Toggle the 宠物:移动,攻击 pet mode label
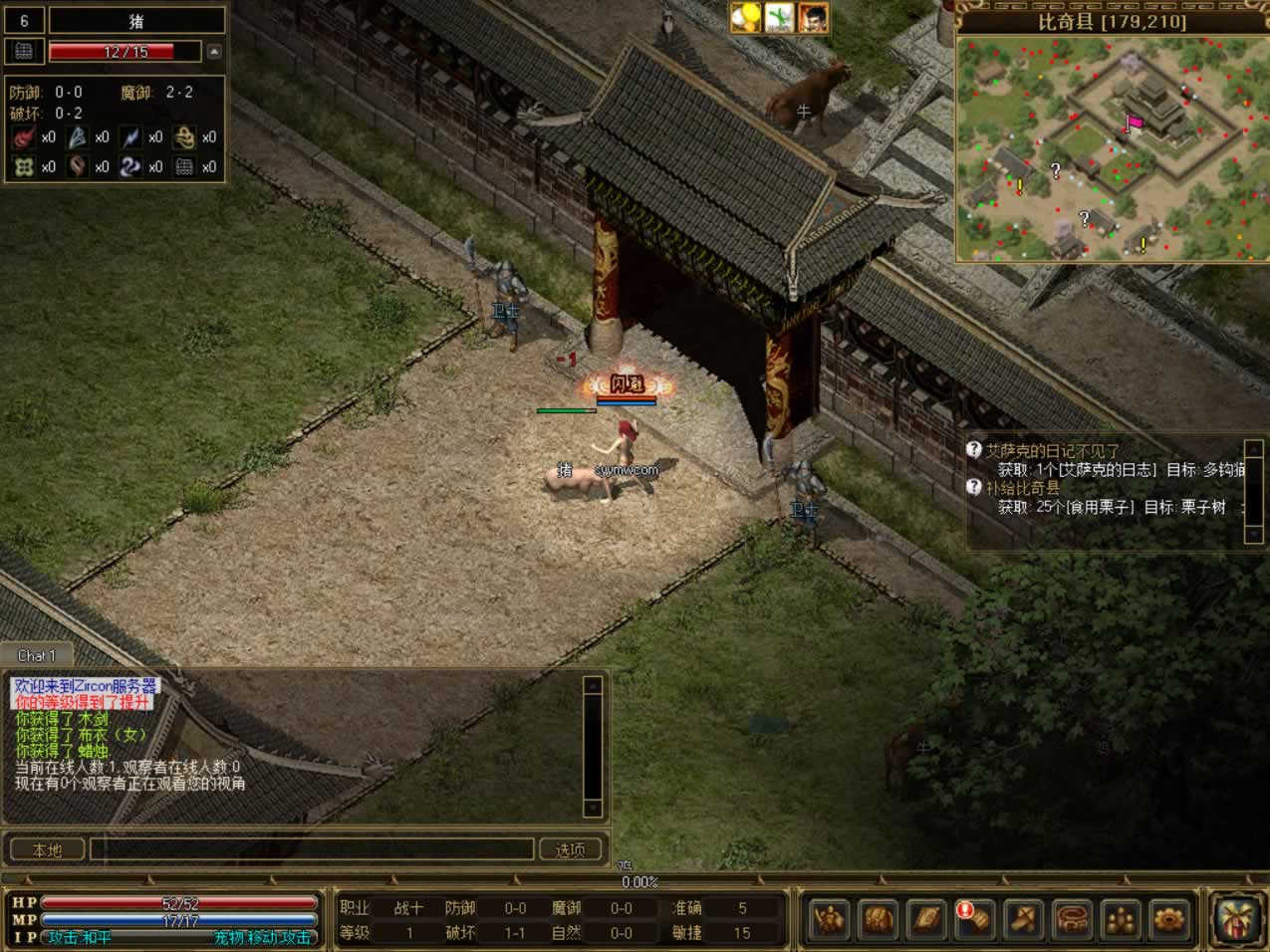The image size is (1270, 952). pyautogui.click(x=262, y=937)
